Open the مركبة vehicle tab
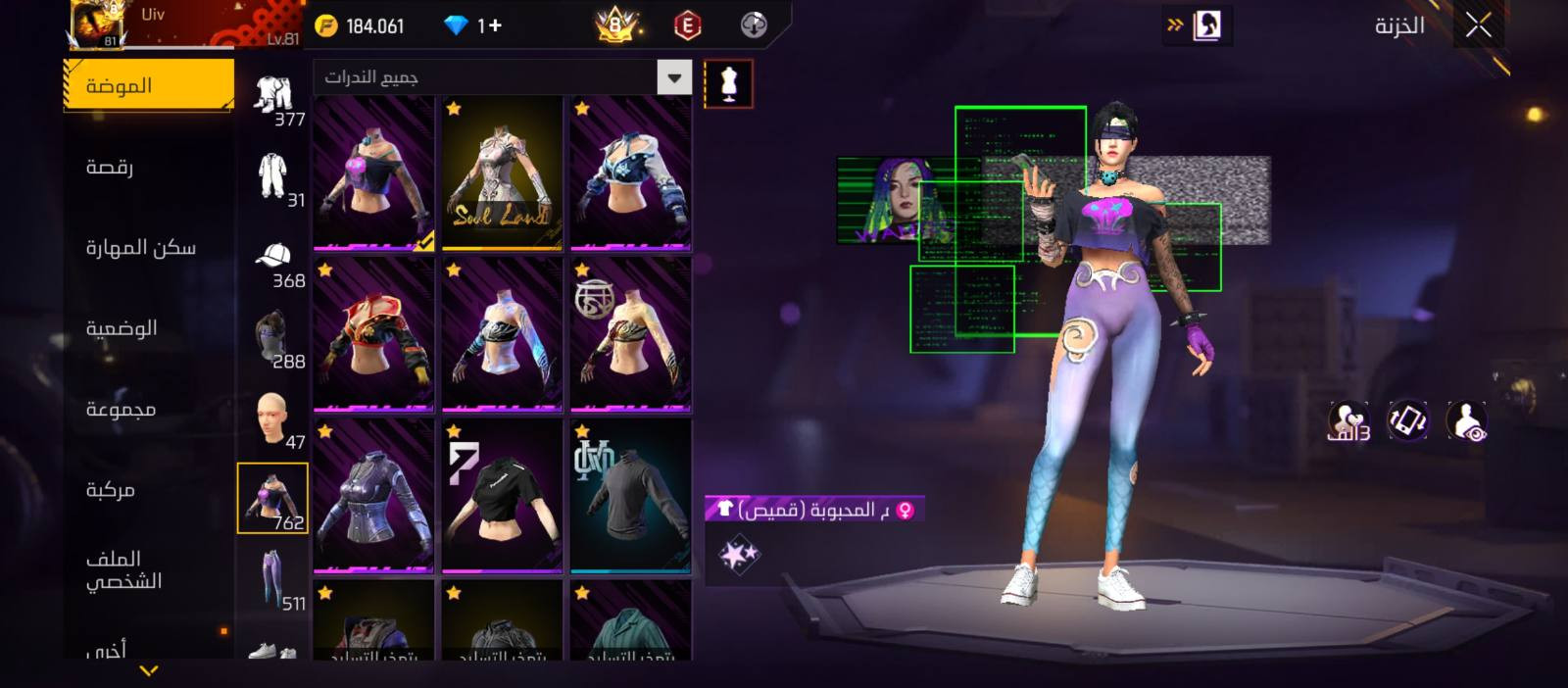This screenshot has height=688, width=1568. tap(110, 490)
